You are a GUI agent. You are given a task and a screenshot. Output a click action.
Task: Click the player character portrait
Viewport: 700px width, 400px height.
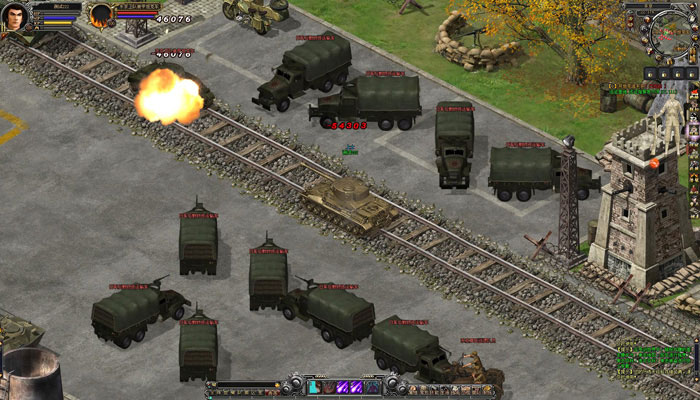tap(17, 17)
